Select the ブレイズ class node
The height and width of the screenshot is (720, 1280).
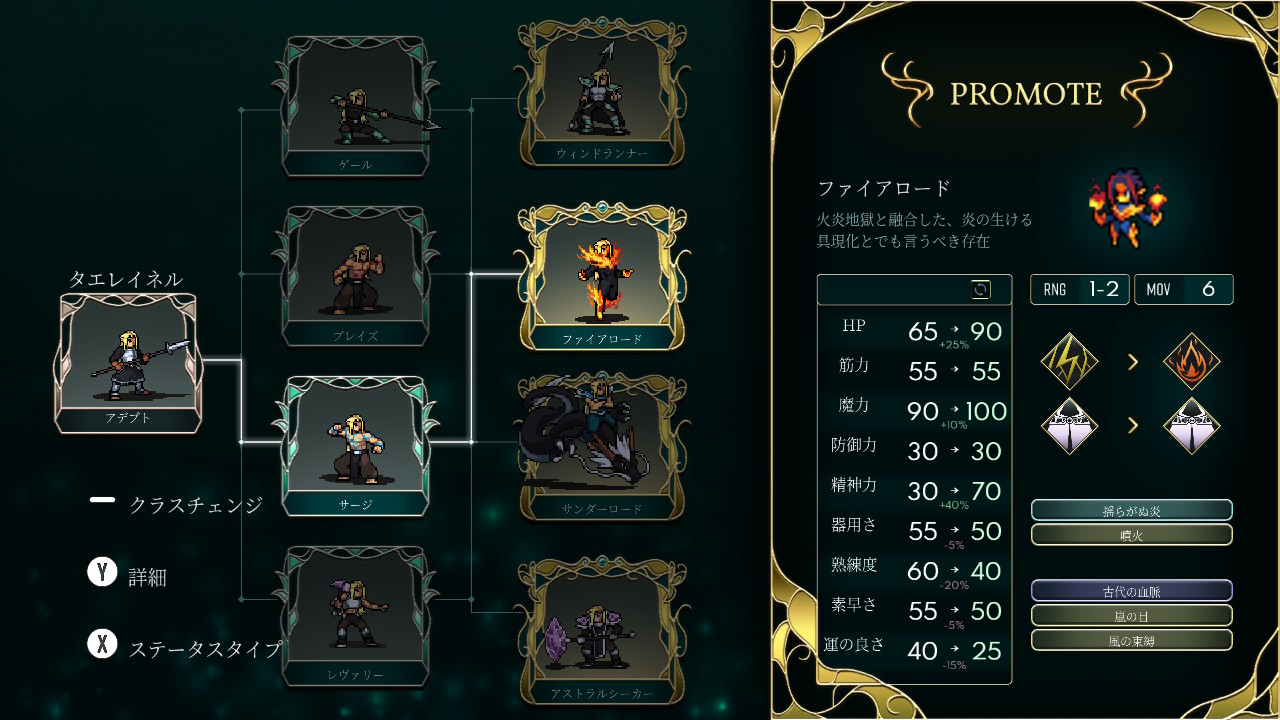coord(356,276)
